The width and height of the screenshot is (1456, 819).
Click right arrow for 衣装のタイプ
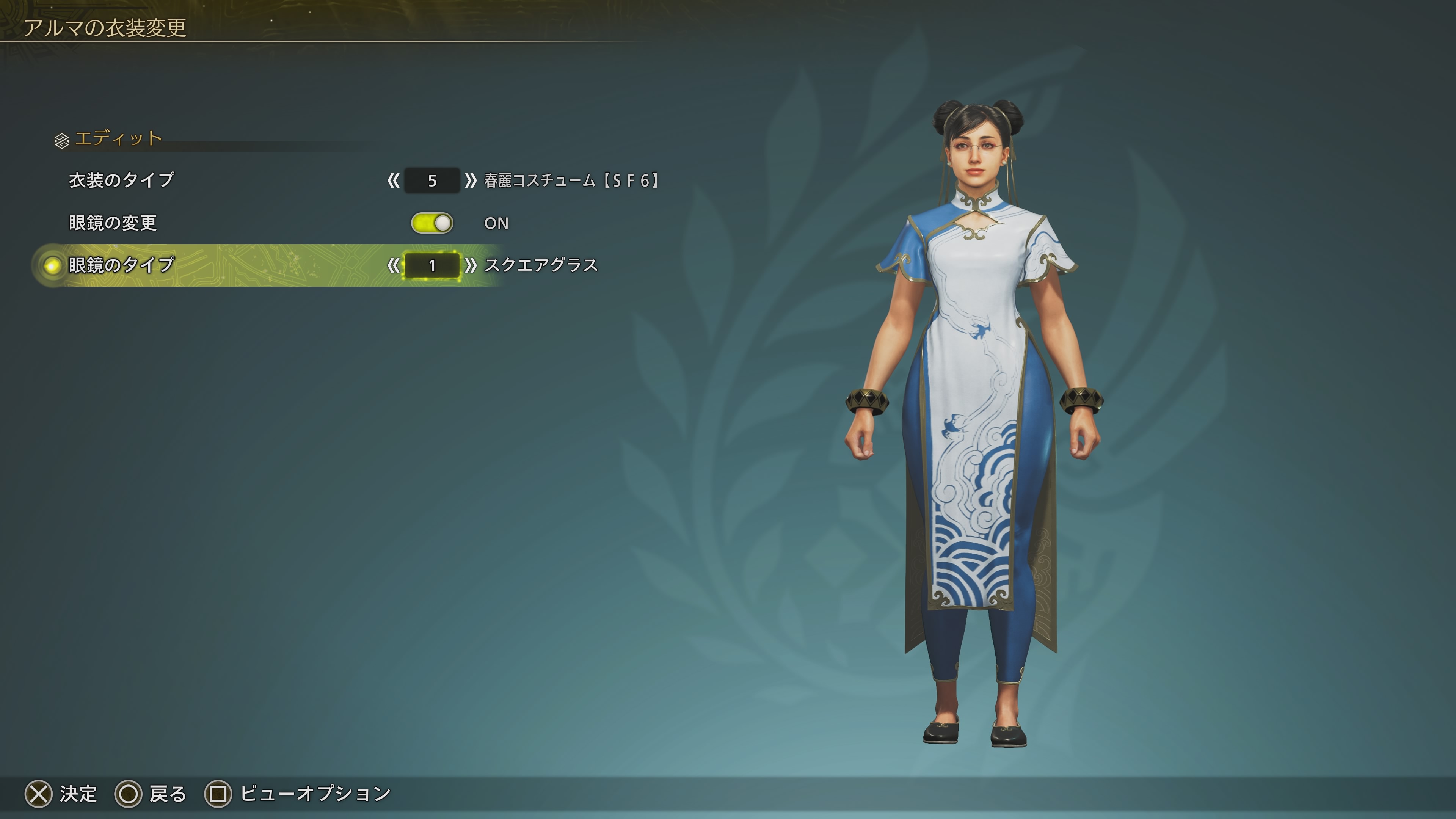coord(470,181)
